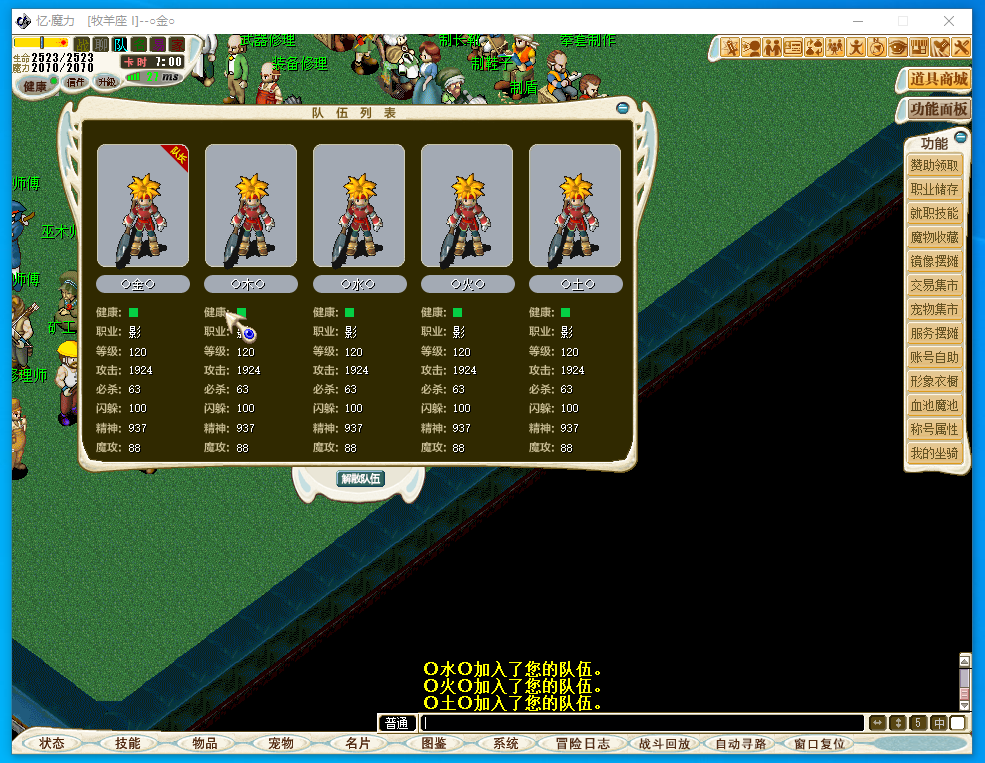Open 血池魔池 HP and MP pool
Viewport: 985px width, 763px height.
(x=934, y=405)
